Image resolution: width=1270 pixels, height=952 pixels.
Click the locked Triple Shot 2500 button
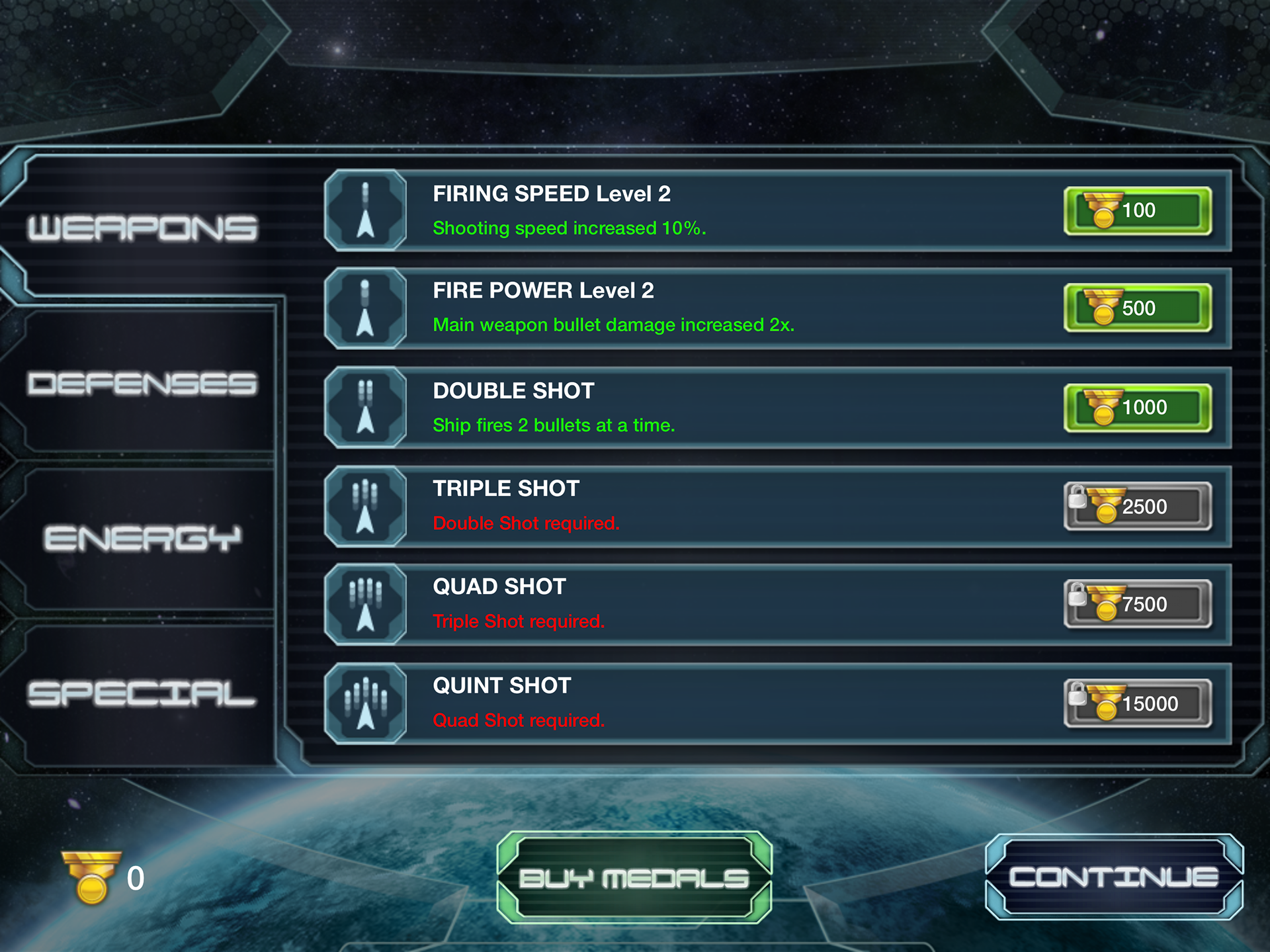tap(1137, 507)
